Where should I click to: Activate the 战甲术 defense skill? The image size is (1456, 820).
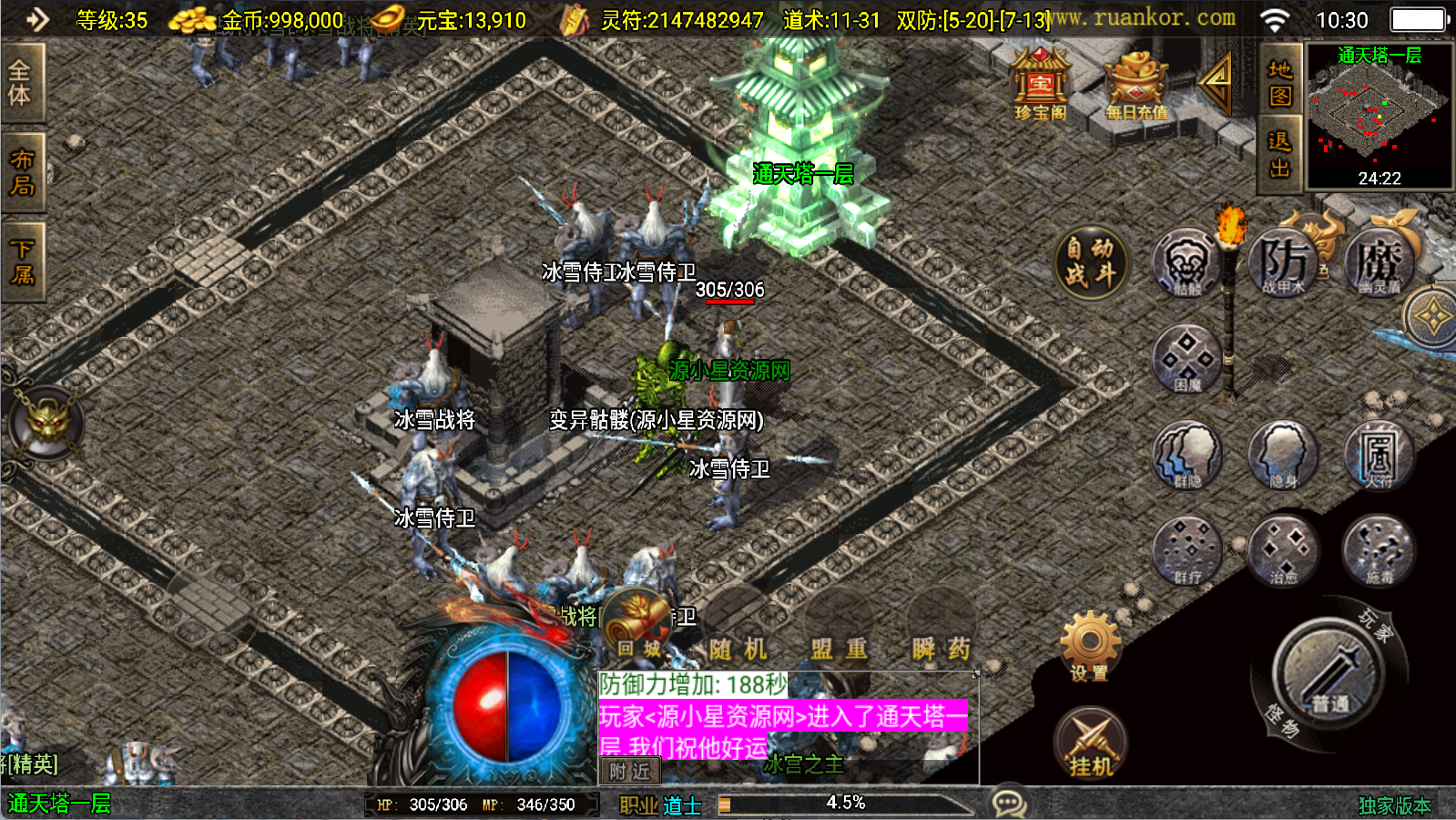[x=1283, y=263]
